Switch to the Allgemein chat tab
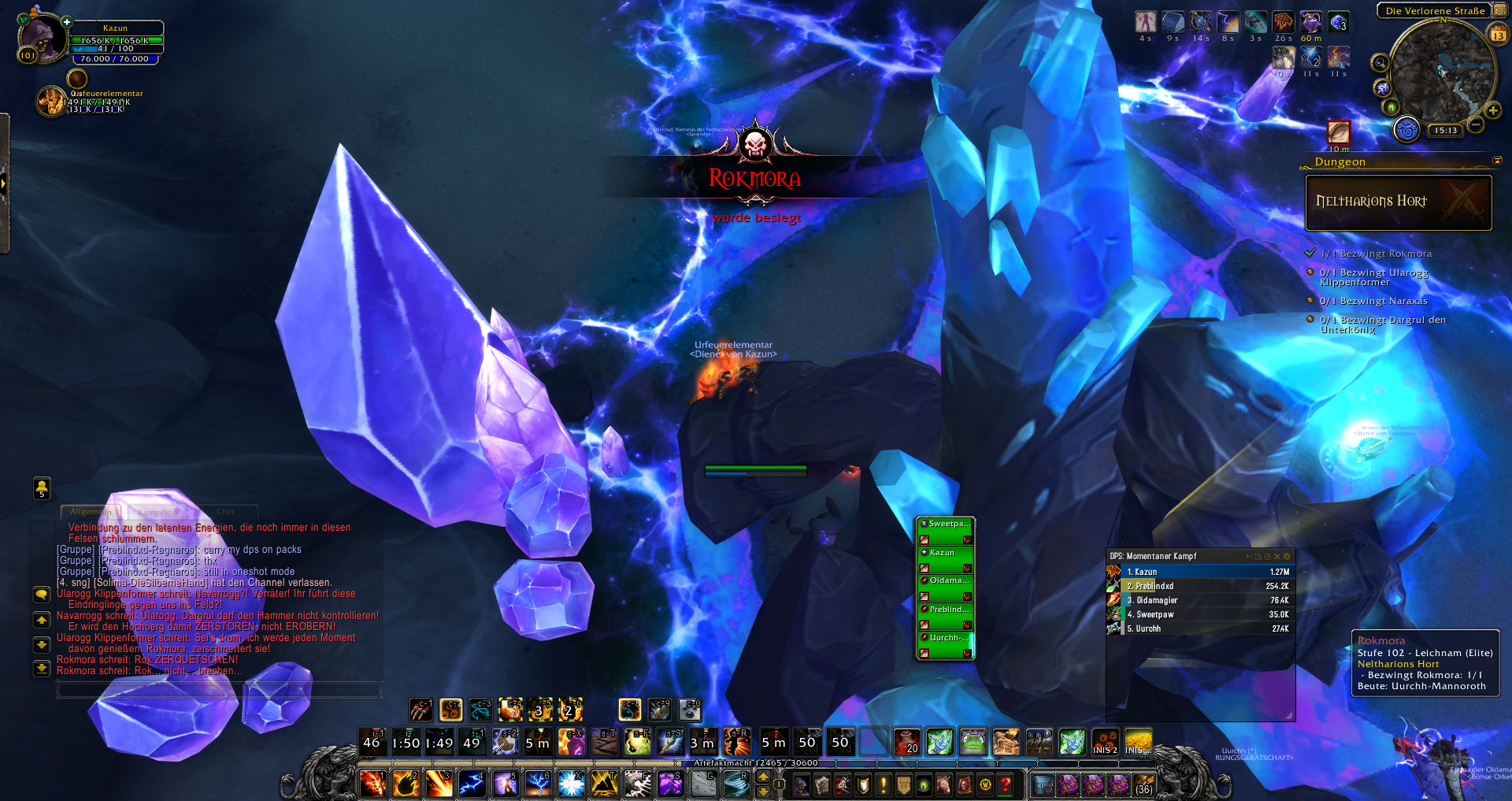 coord(91,512)
